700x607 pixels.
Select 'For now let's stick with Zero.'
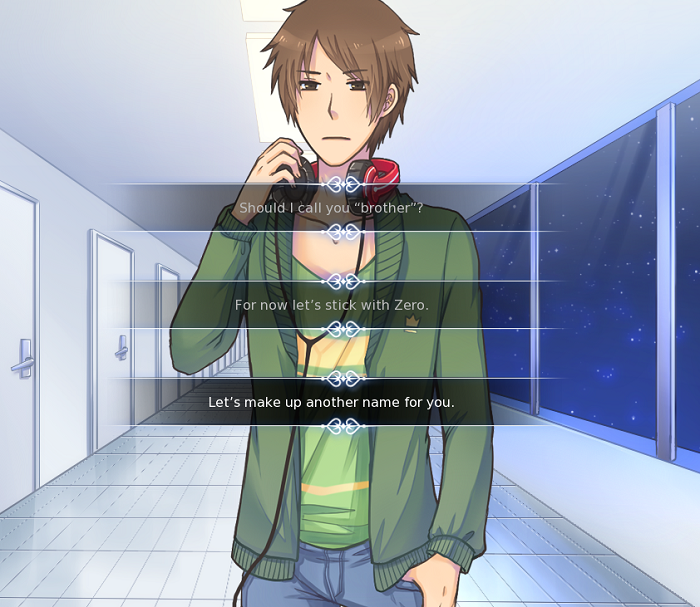(x=331, y=305)
